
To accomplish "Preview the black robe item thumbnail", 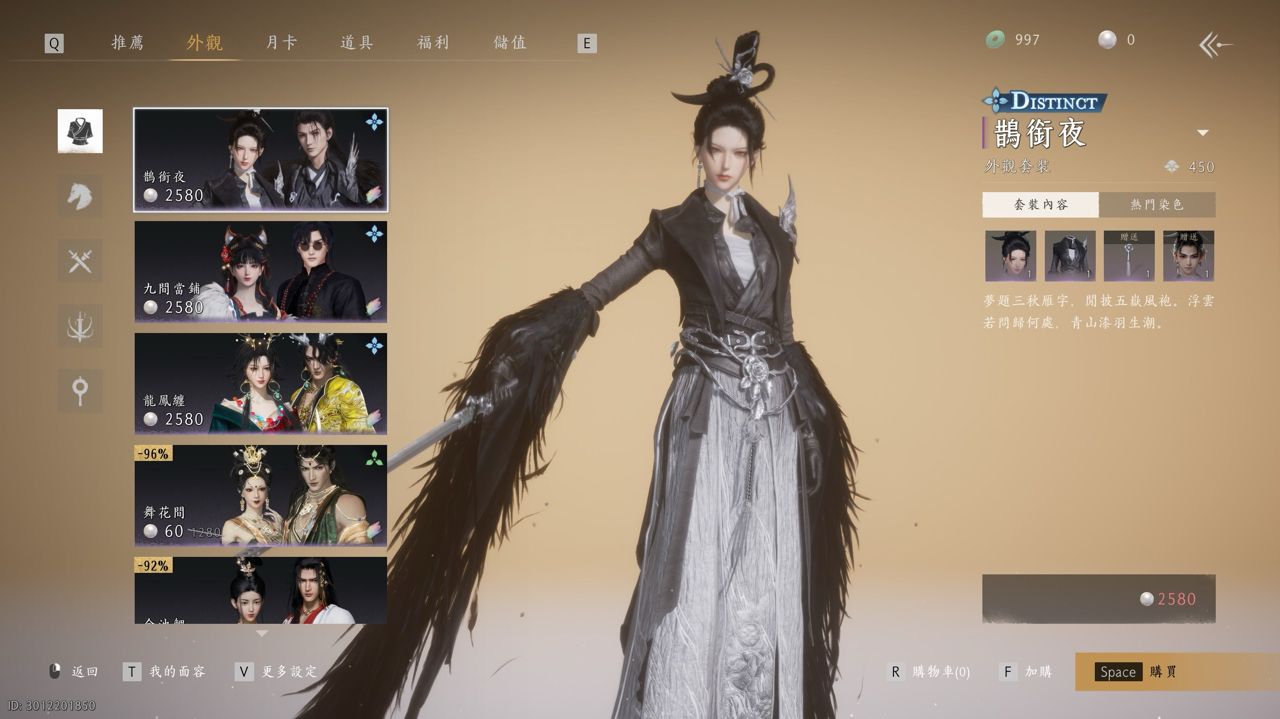I will point(1070,256).
